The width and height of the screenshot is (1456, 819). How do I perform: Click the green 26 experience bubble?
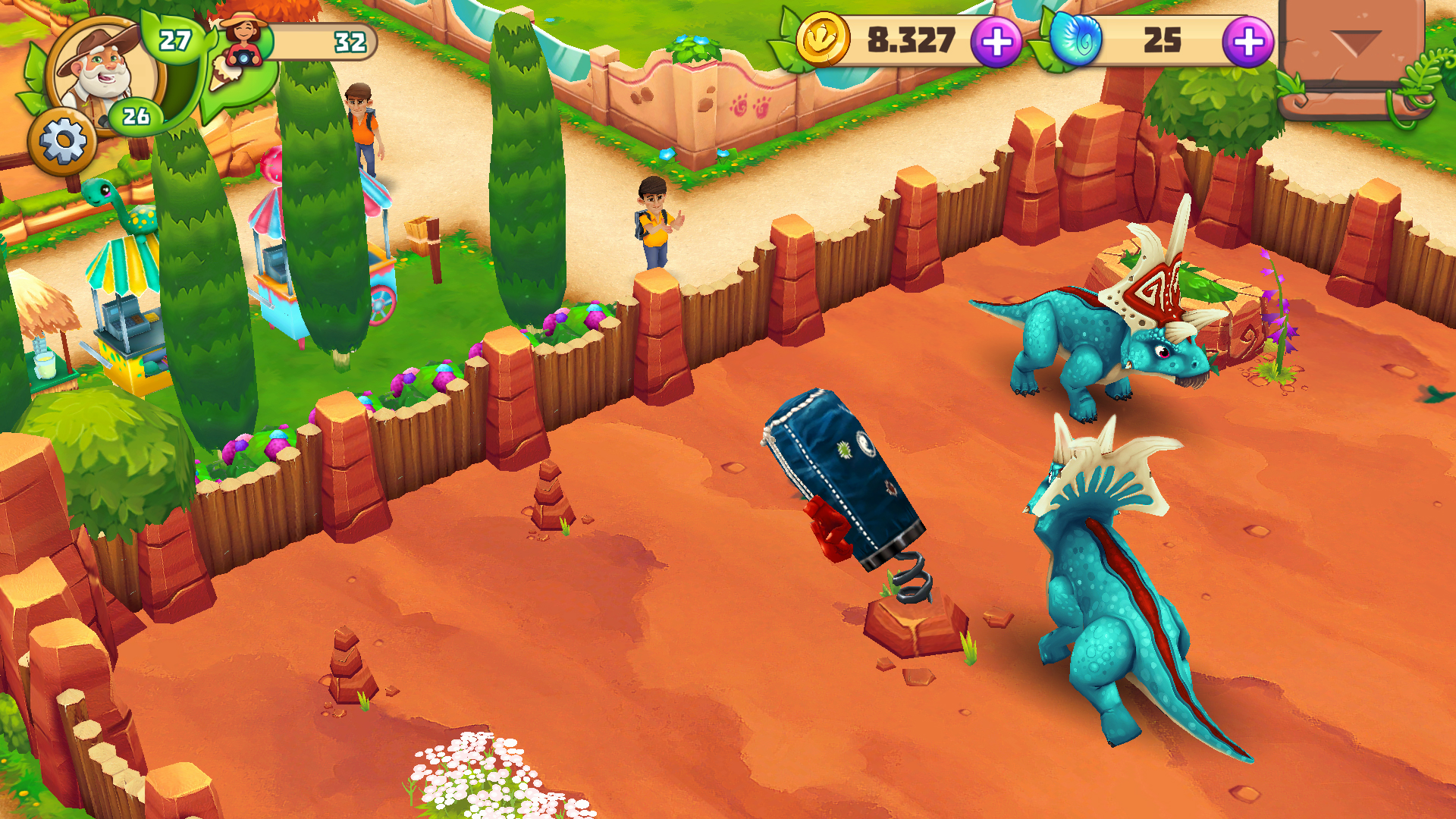pos(135,116)
